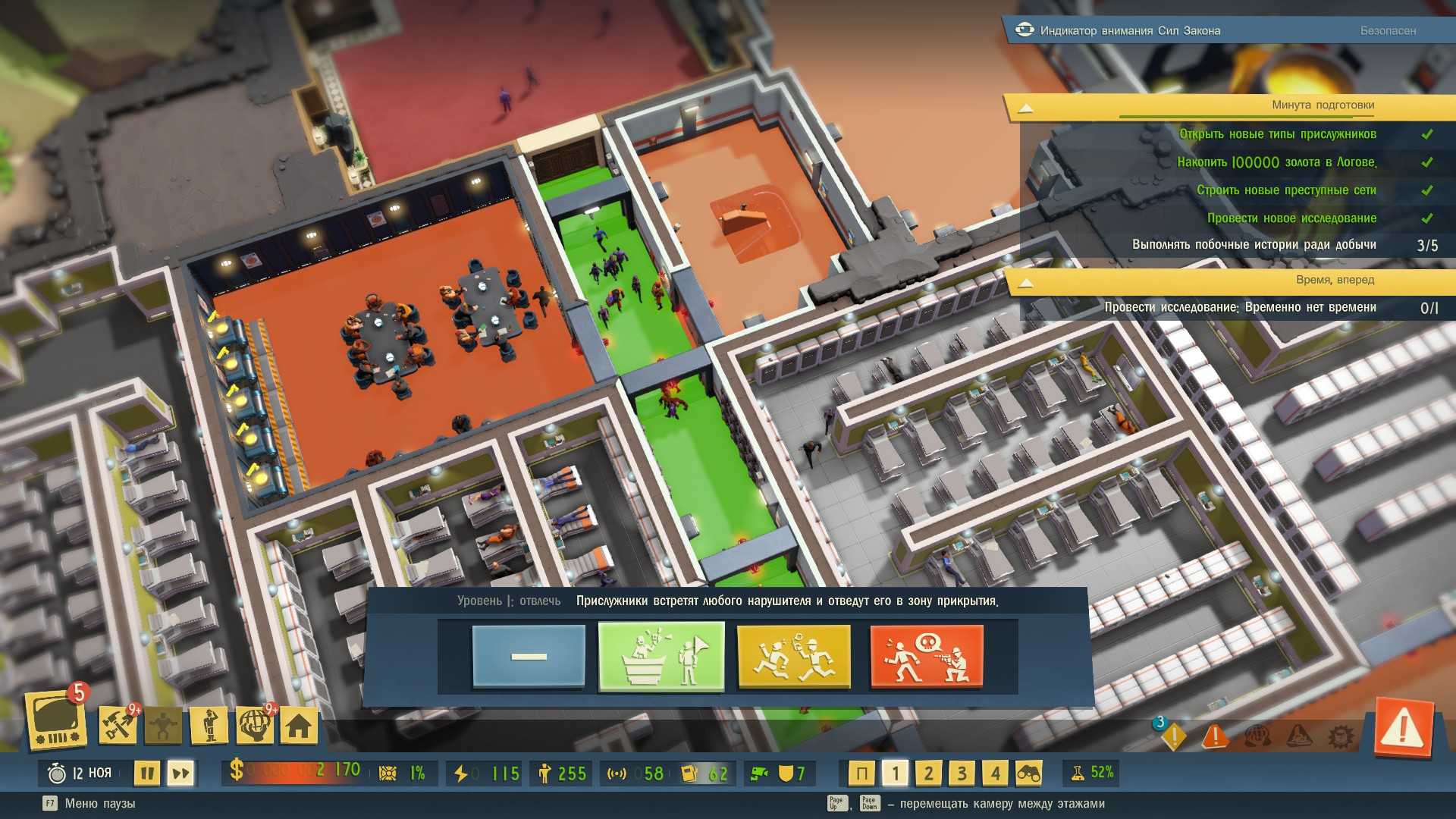Open the large red alert triangle button
The image size is (1456, 819).
click(1403, 730)
